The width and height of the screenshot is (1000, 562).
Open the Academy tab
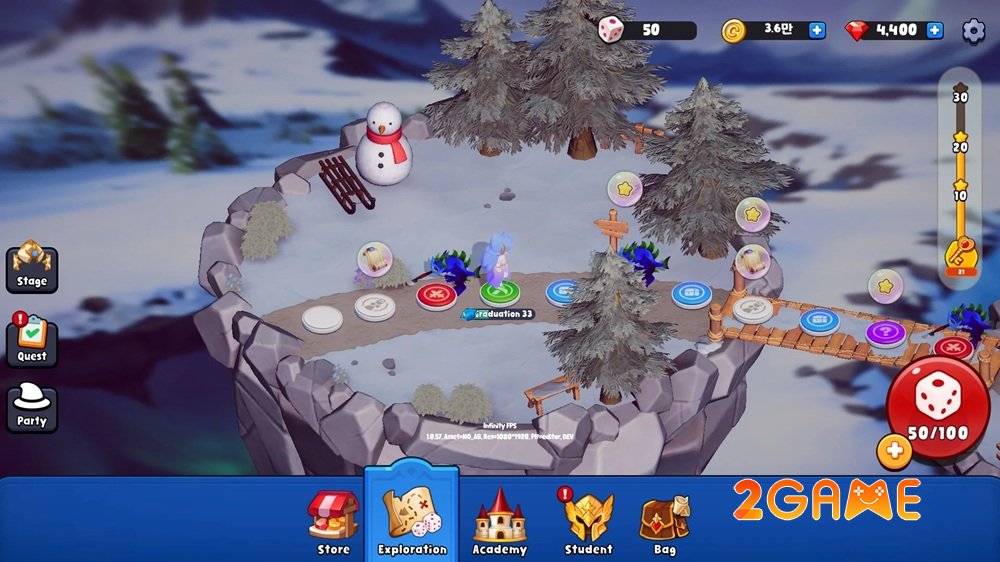[499, 522]
